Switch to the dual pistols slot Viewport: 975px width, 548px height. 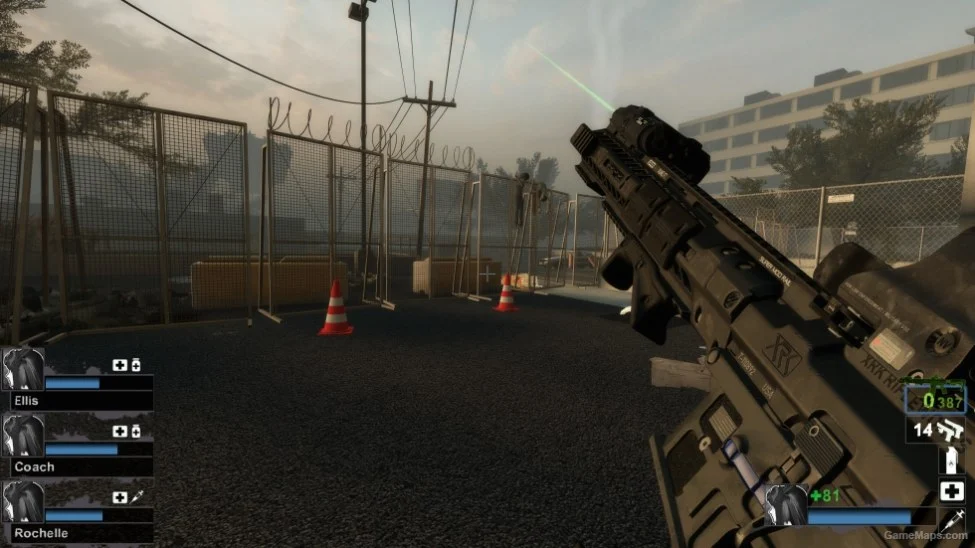click(x=938, y=431)
